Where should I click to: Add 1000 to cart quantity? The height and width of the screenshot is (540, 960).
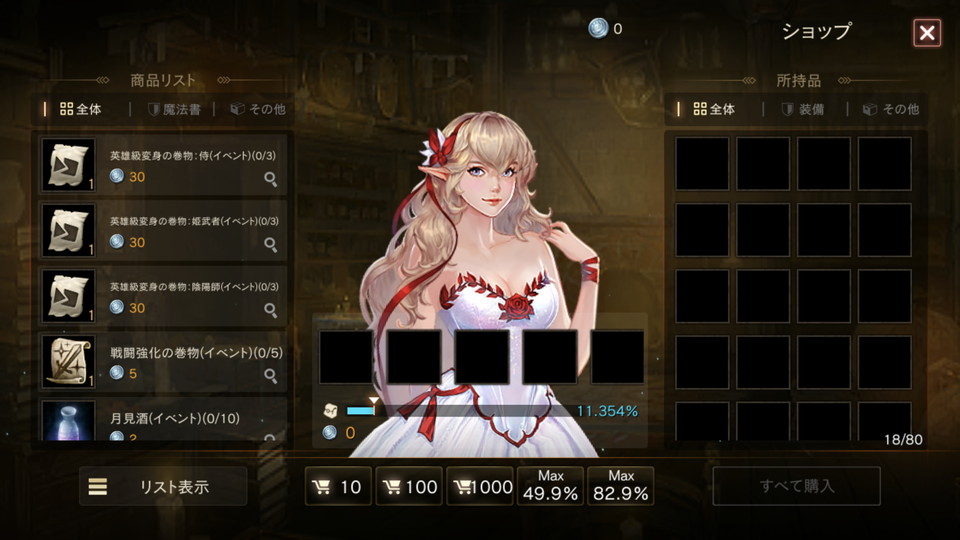[480, 487]
